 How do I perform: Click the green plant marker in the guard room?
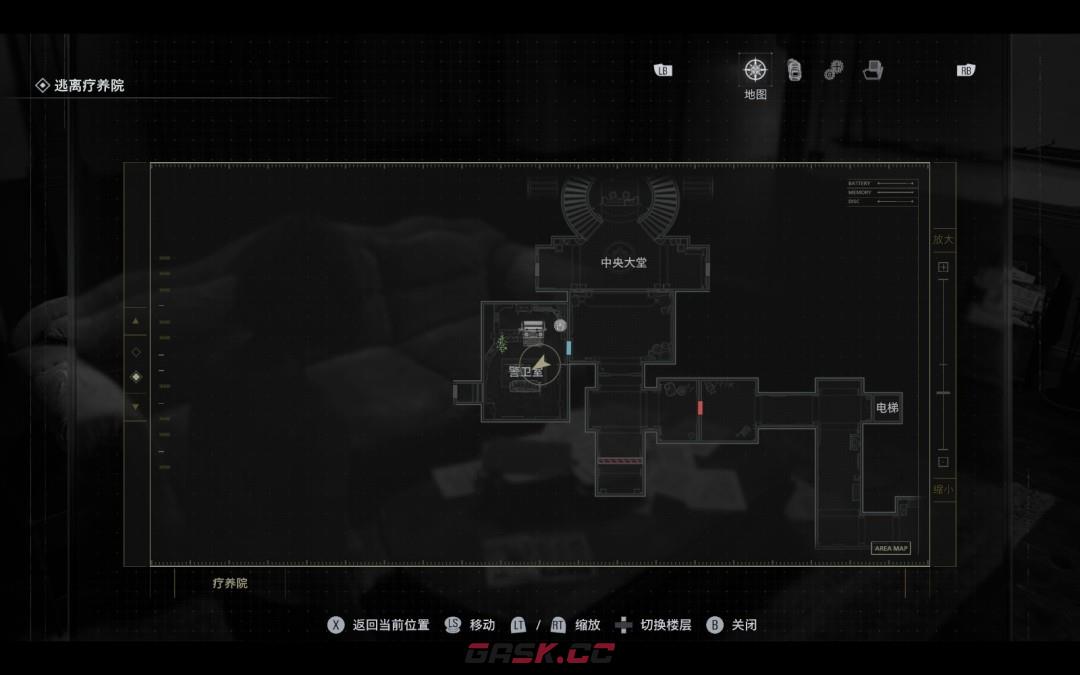click(501, 344)
